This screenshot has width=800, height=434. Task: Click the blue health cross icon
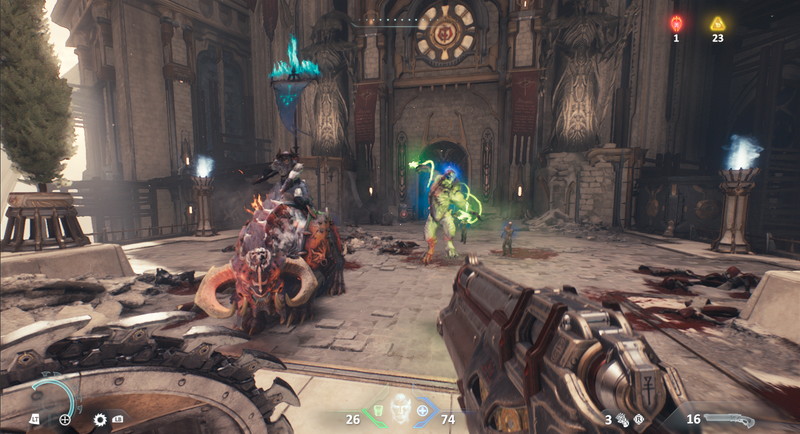[x=423, y=410]
